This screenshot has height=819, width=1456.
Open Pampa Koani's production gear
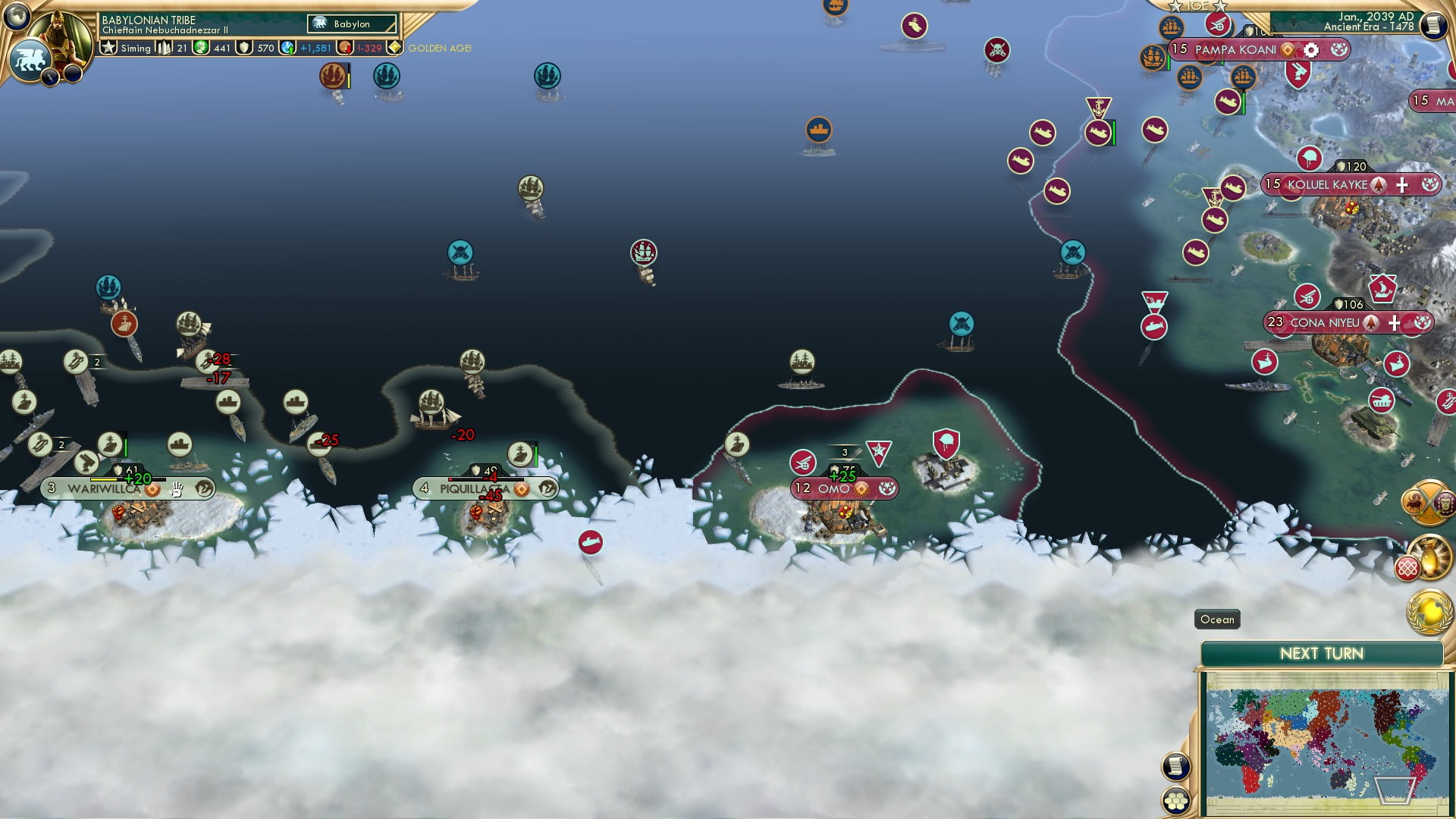pos(1310,49)
